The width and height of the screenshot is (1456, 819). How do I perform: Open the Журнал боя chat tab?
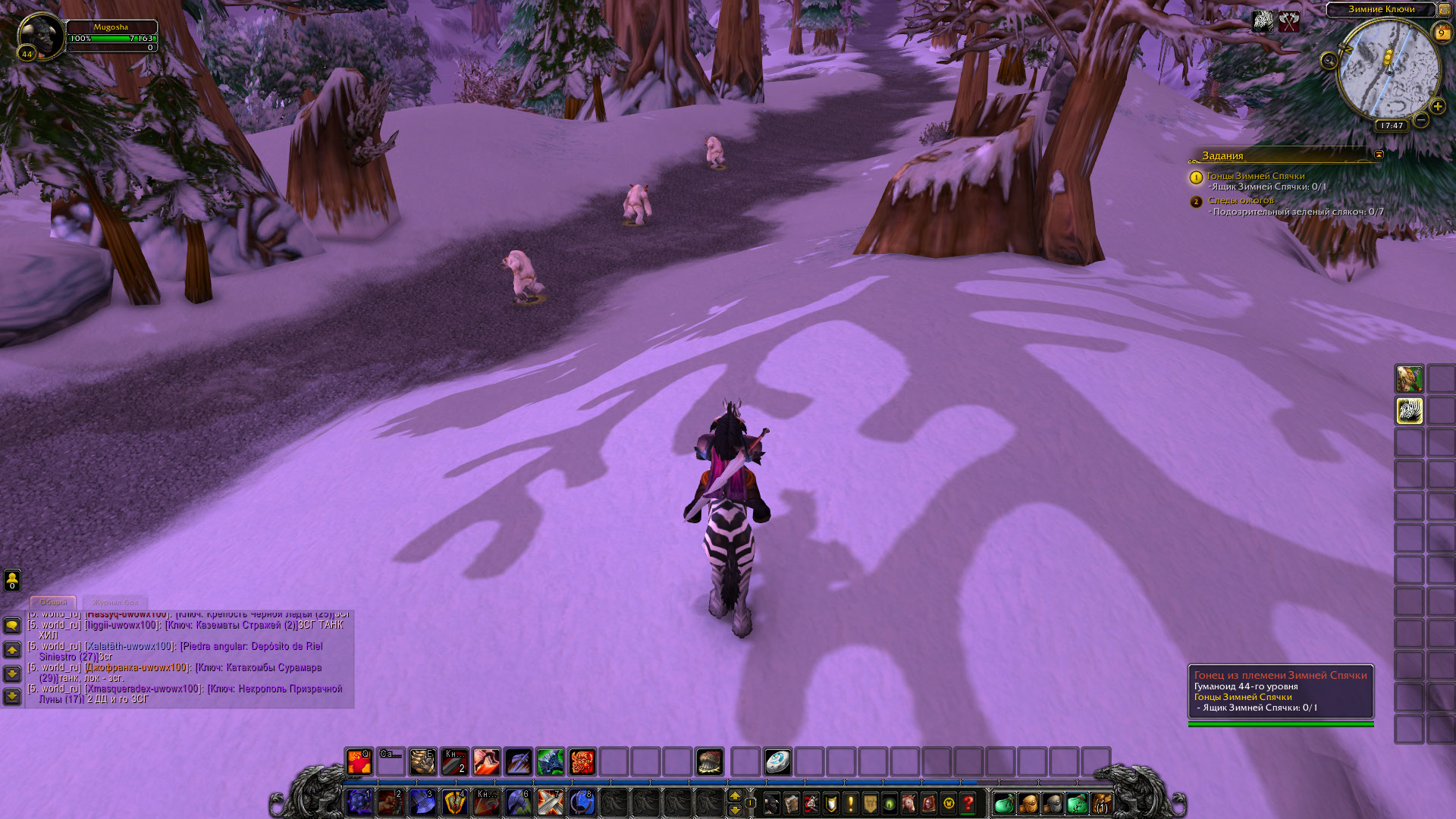point(115,602)
